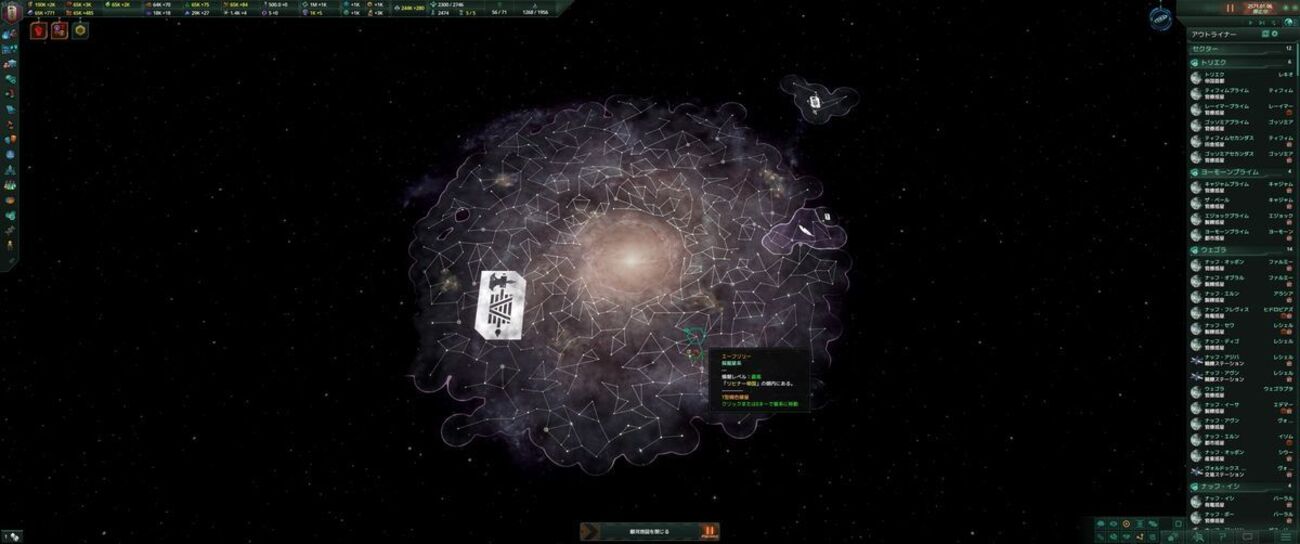1300x544 pixels.
Task: Open the yellow hexagon notification icon
Action: point(80,30)
